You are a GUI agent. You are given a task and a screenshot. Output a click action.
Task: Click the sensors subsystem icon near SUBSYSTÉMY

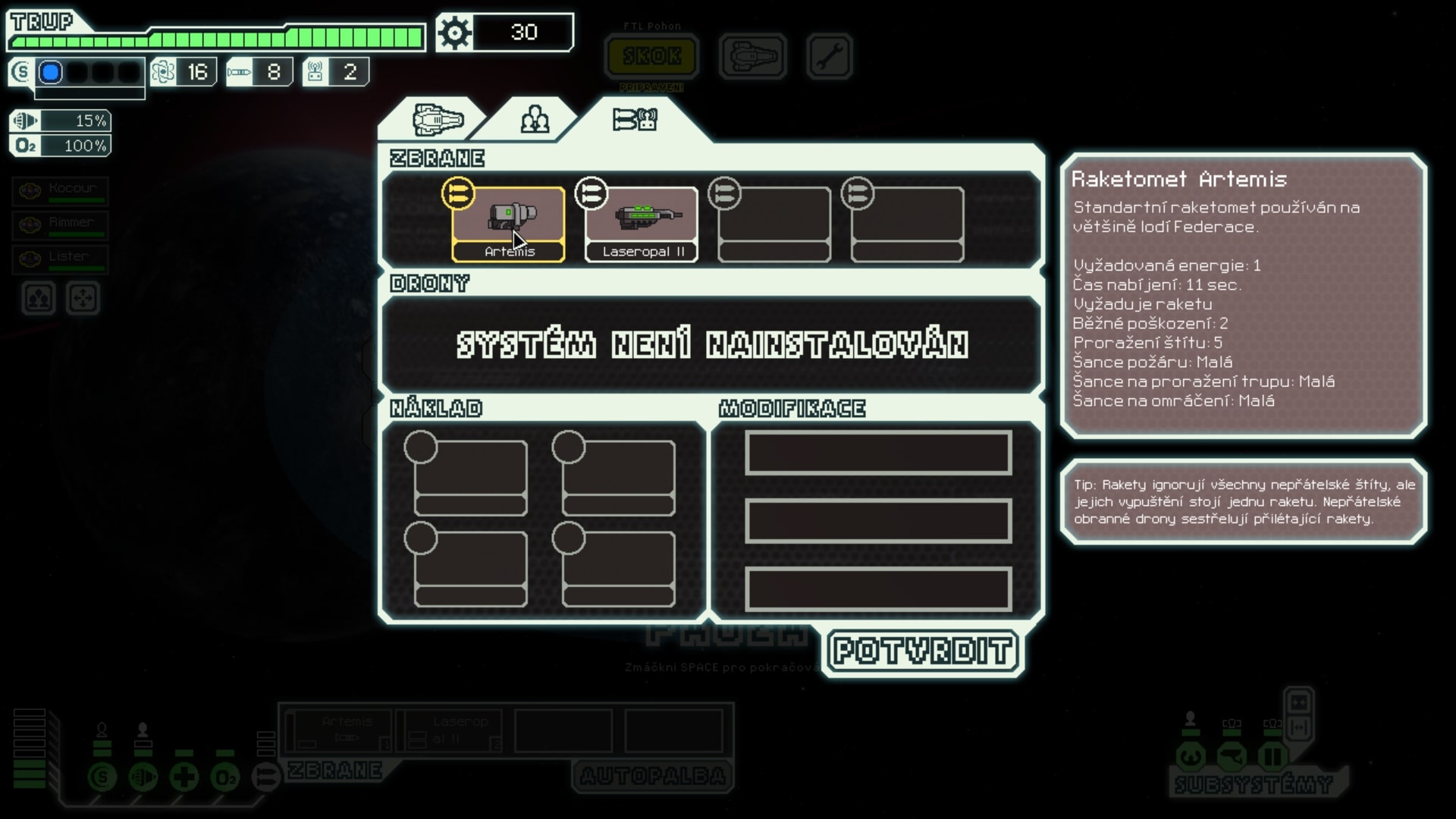pyautogui.click(x=1232, y=757)
